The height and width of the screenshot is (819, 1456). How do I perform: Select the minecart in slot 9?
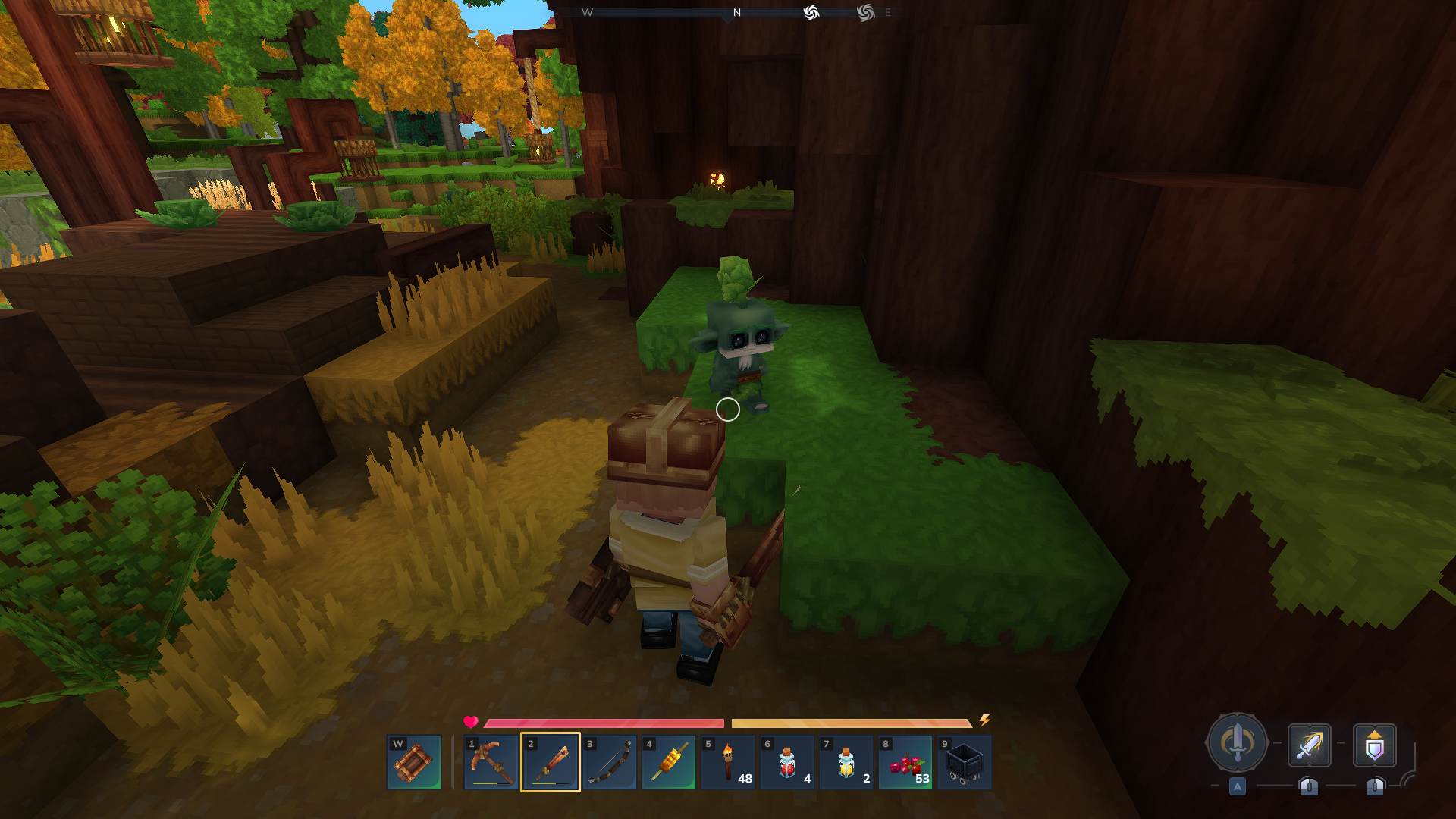965,761
